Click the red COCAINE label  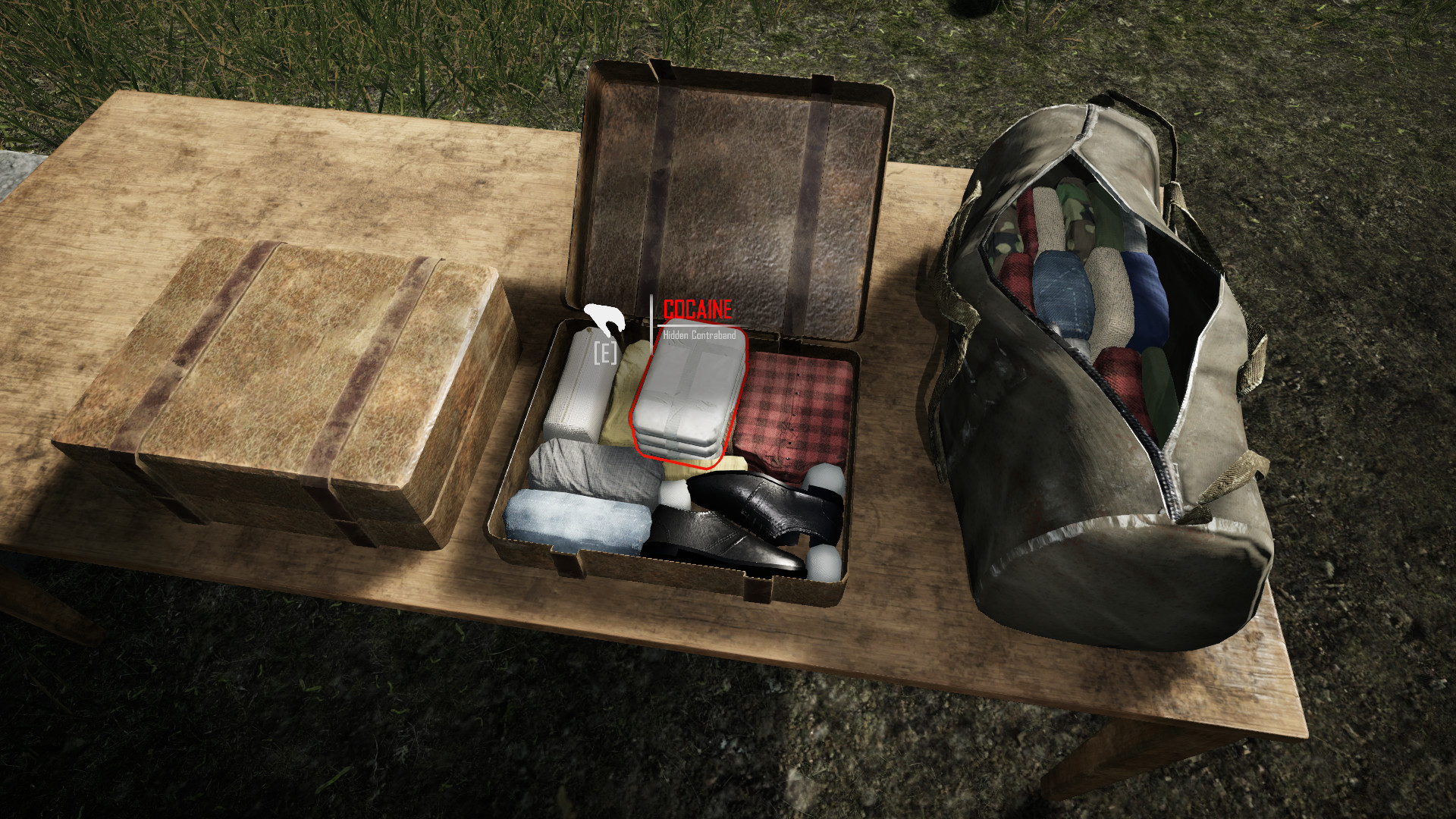coord(696,309)
